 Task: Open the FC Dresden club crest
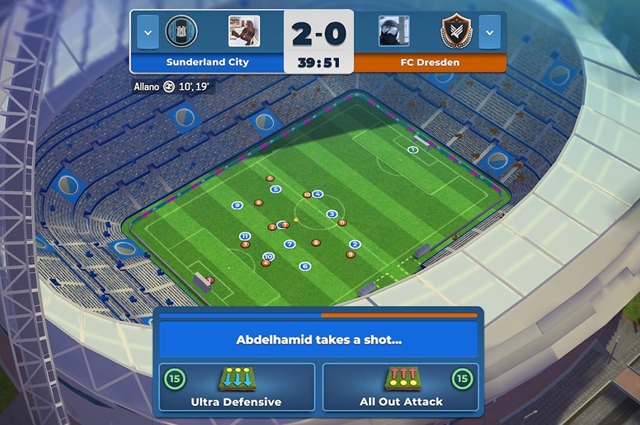(456, 31)
